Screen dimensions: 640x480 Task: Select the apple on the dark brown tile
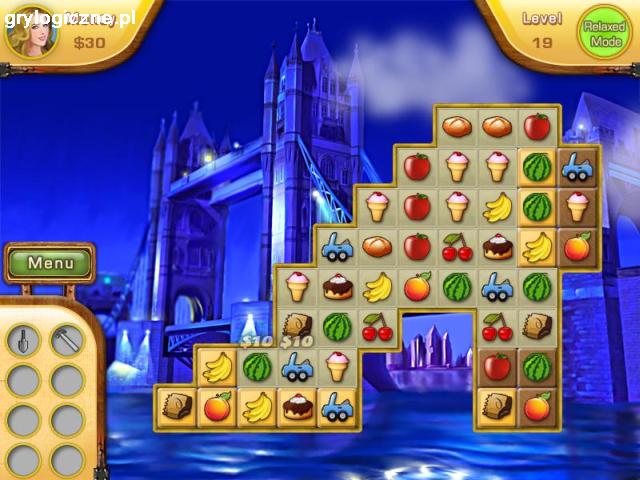click(x=497, y=367)
